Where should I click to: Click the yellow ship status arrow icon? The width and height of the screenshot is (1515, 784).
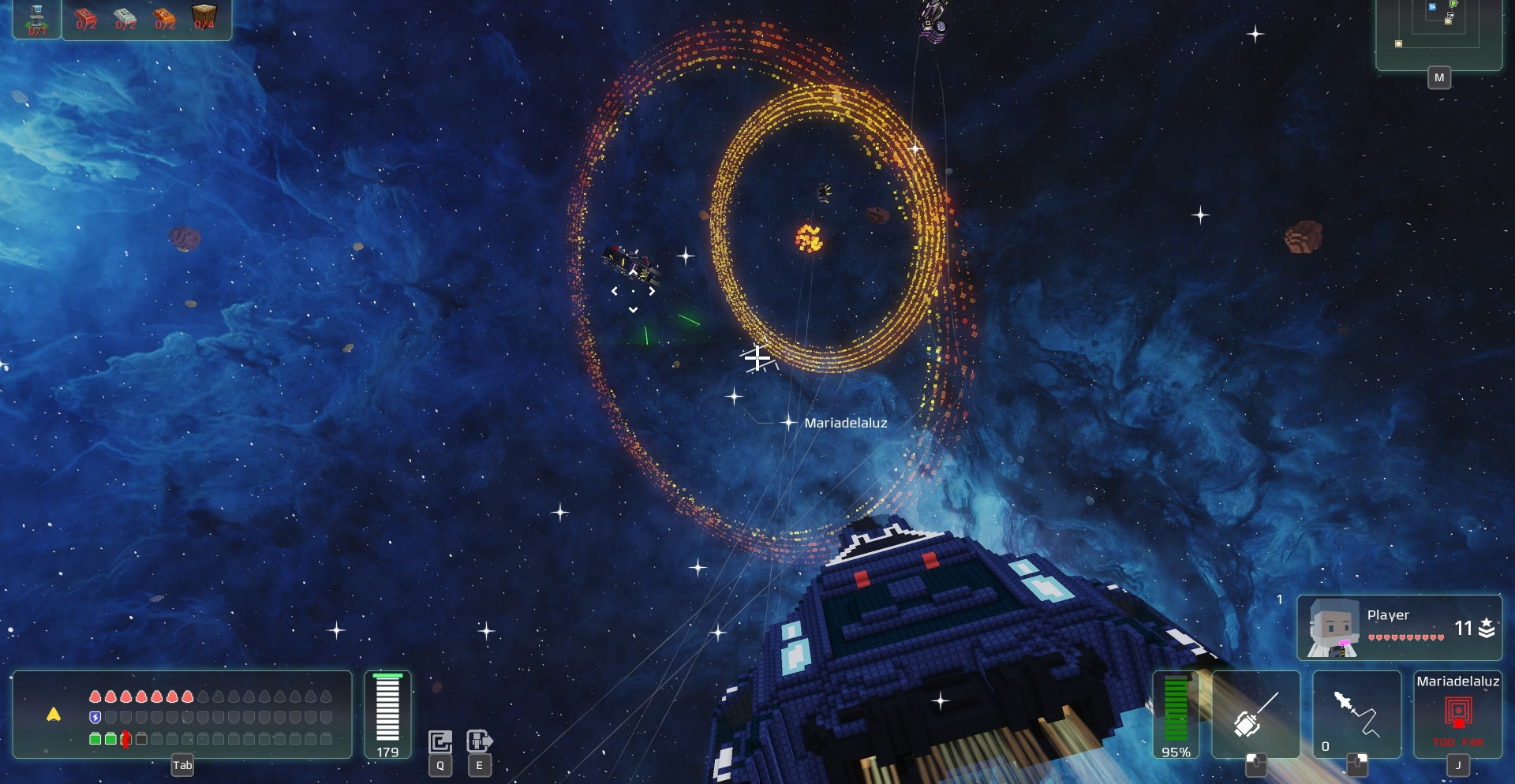click(54, 715)
